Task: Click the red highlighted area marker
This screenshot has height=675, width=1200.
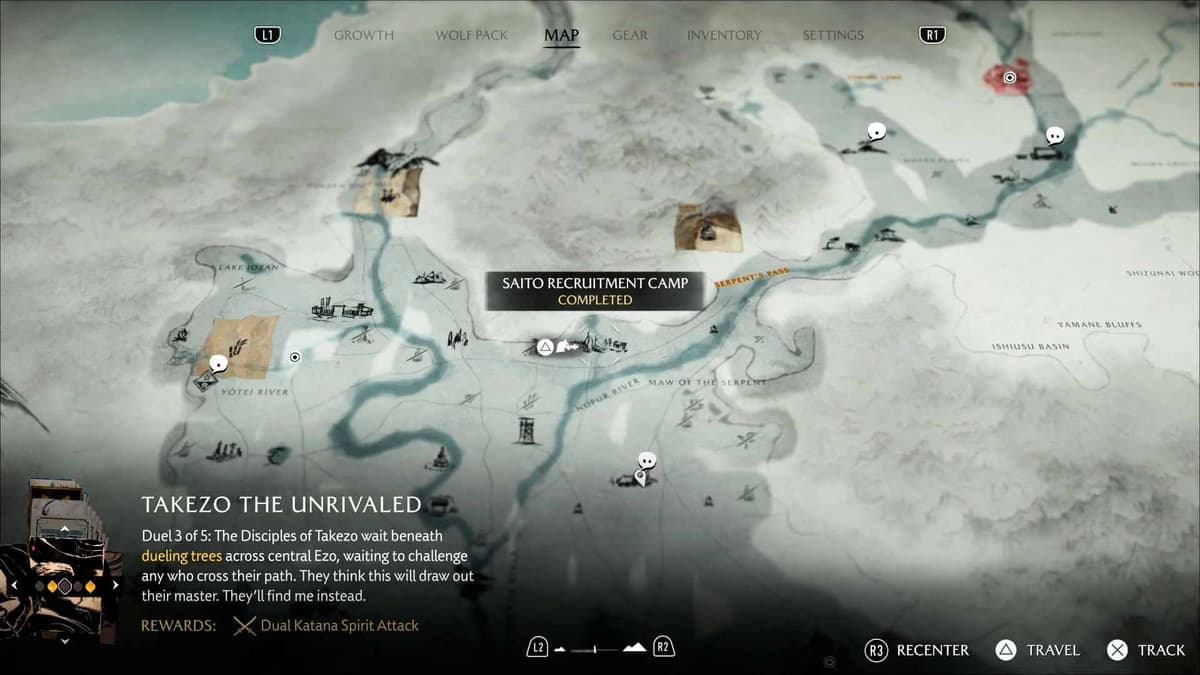Action: click(x=1009, y=76)
